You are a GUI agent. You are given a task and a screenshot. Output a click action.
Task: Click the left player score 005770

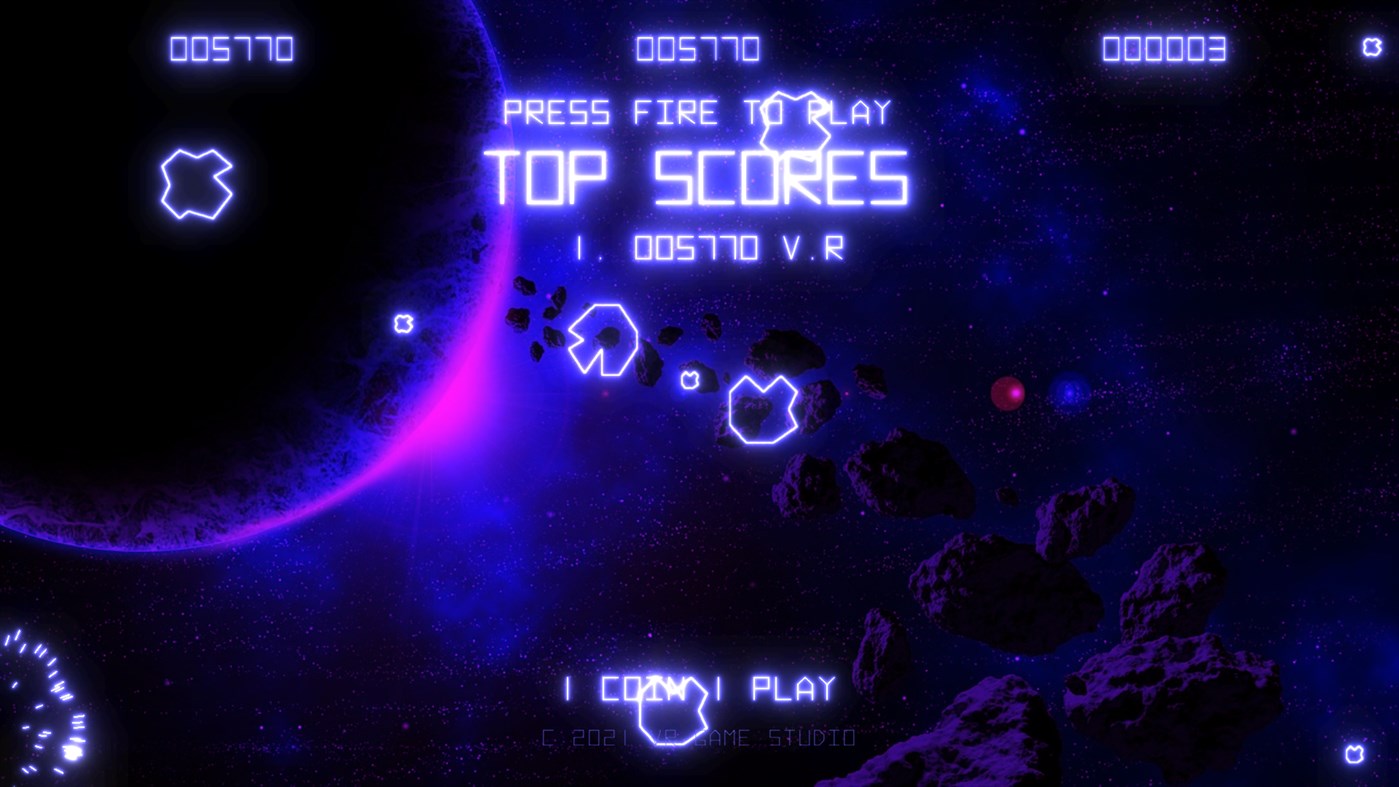pos(233,46)
